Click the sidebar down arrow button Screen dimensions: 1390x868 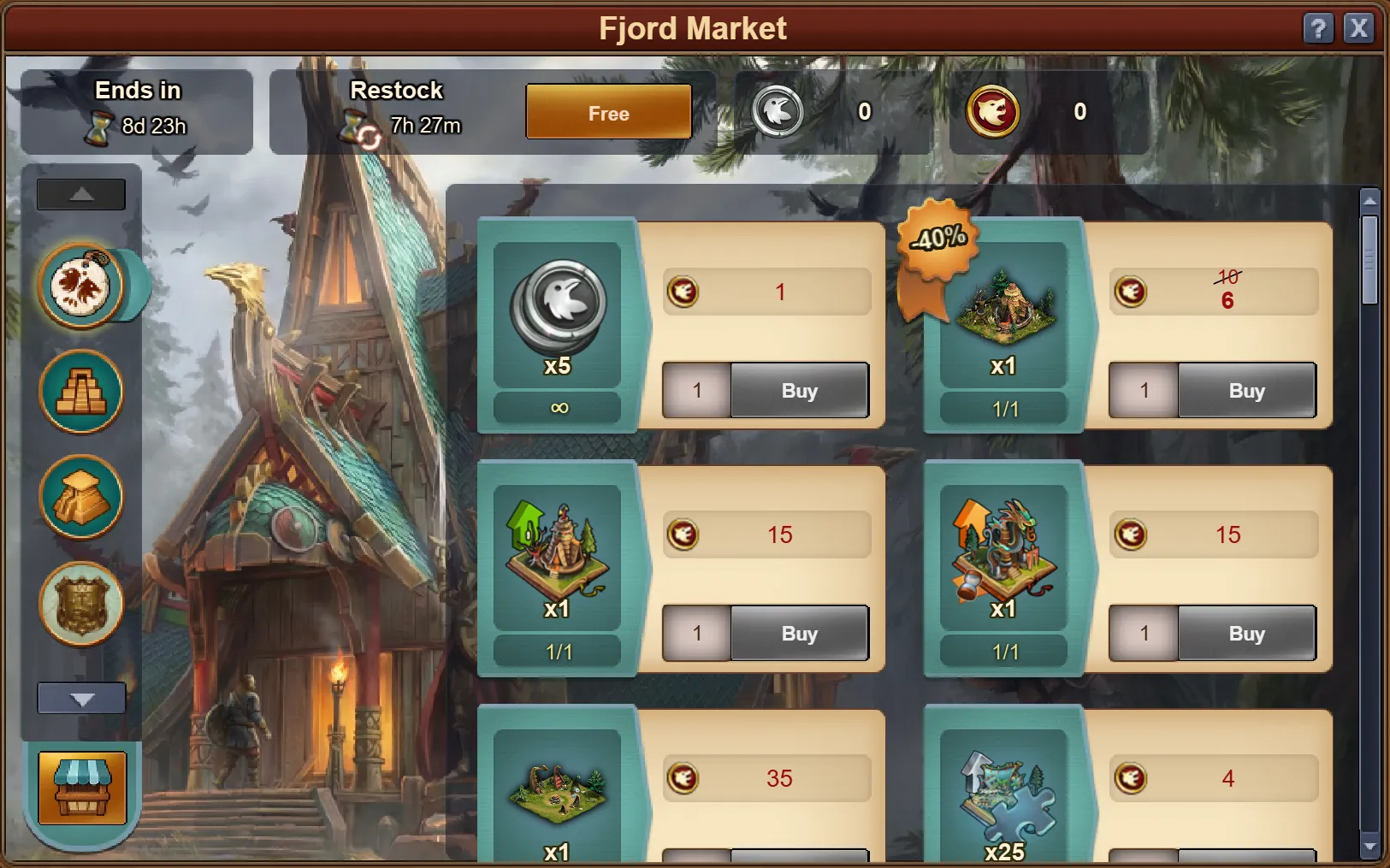point(81,699)
